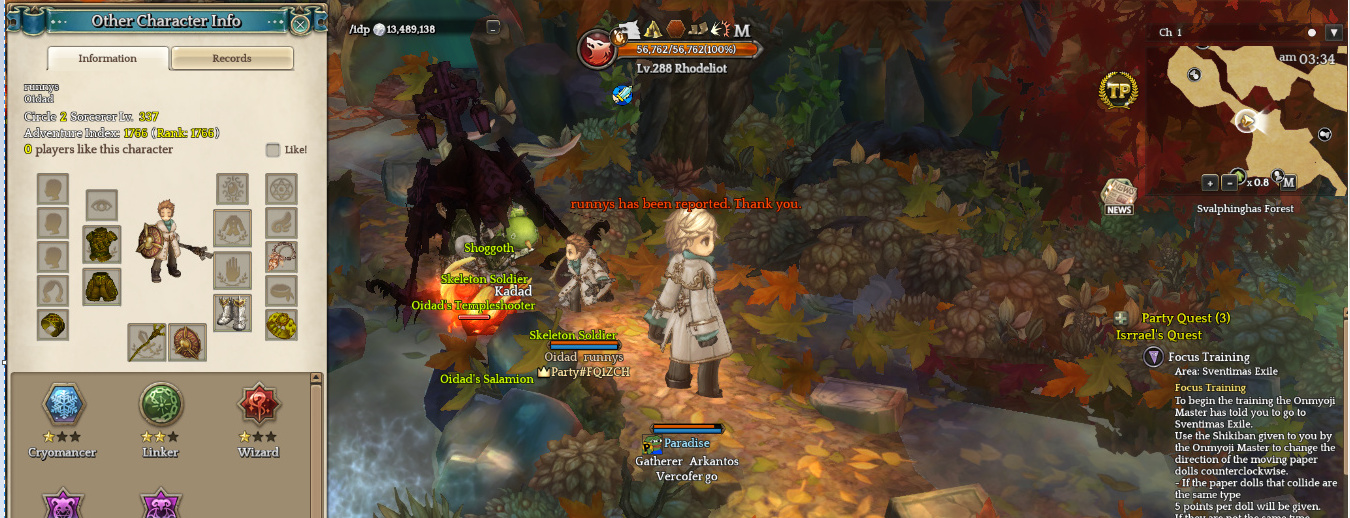Minimize the chat window with dash button
The width and height of the screenshot is (1350, 518).
point(493,28)
